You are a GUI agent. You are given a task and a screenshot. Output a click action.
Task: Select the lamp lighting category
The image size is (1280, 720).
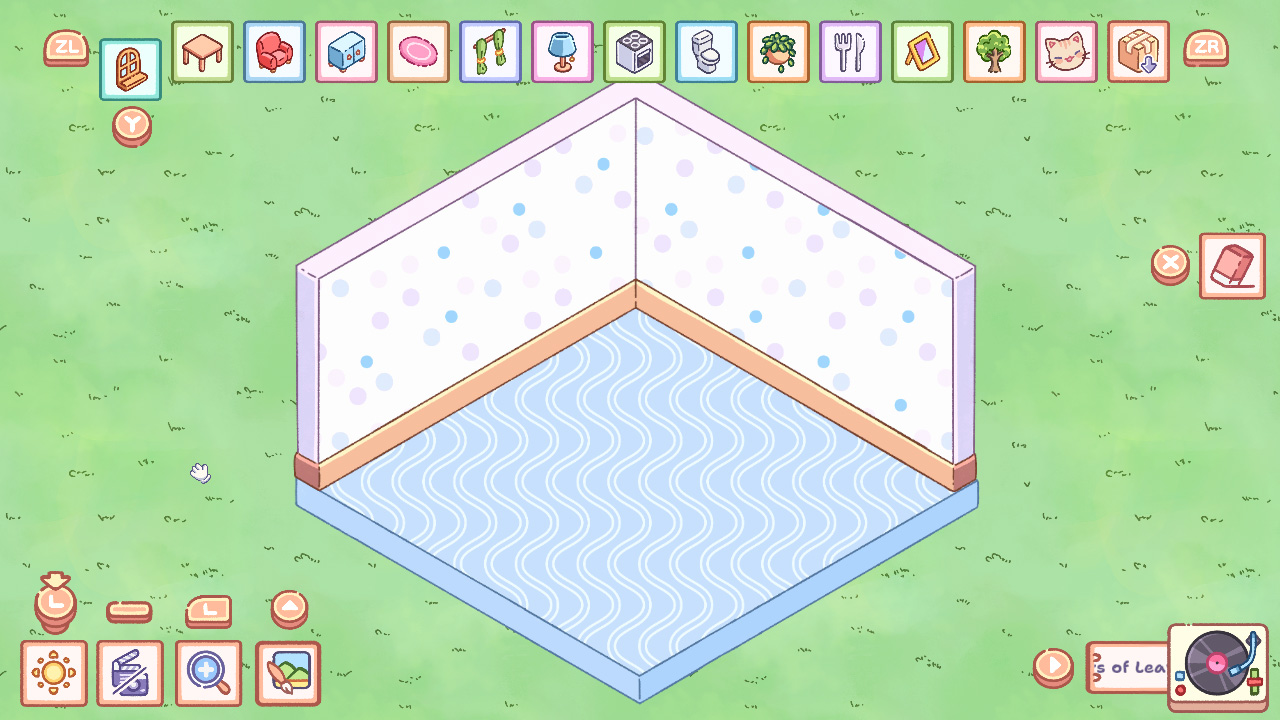tap(562, 52)
